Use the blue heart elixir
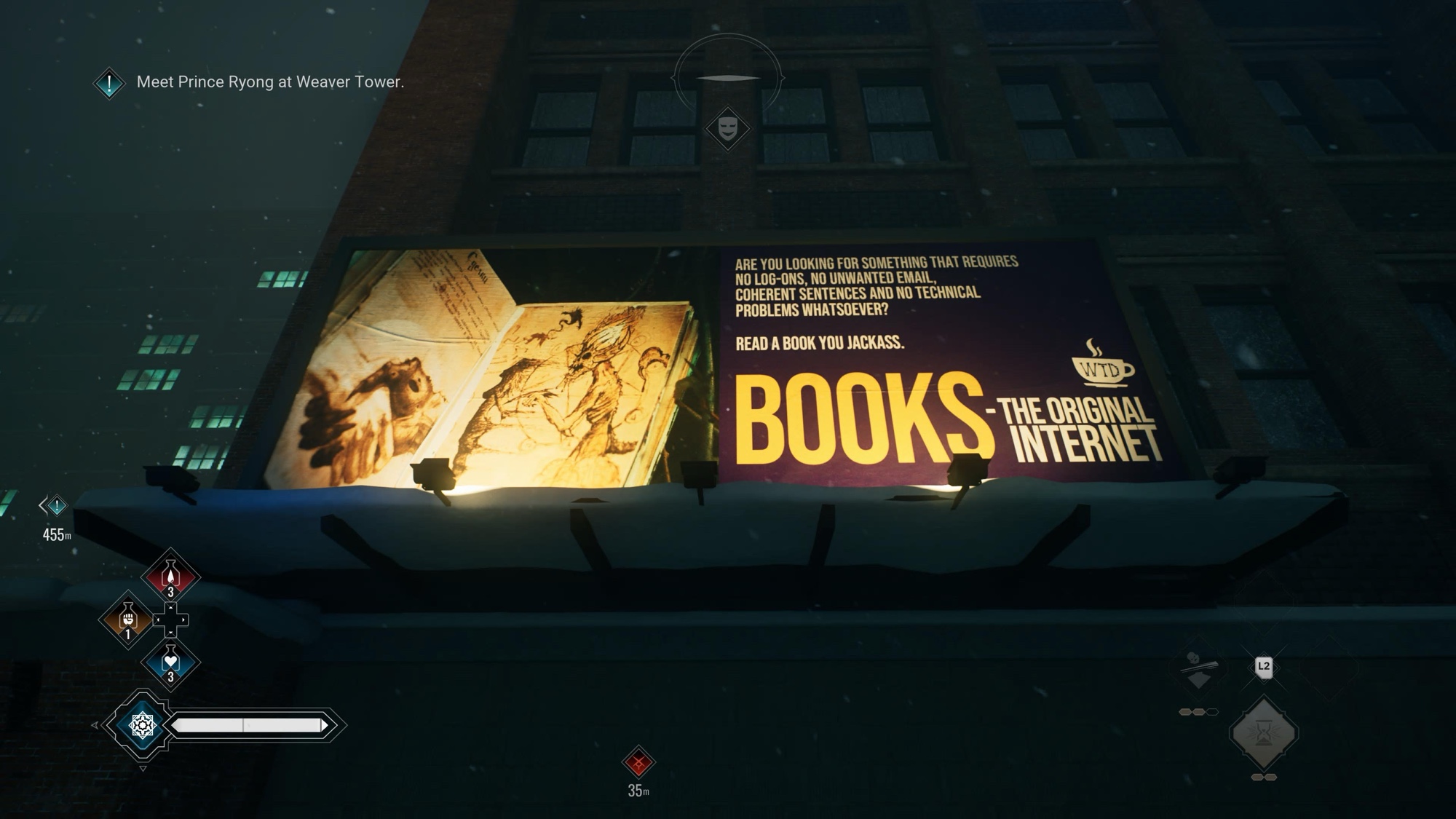 click(170, 662)
